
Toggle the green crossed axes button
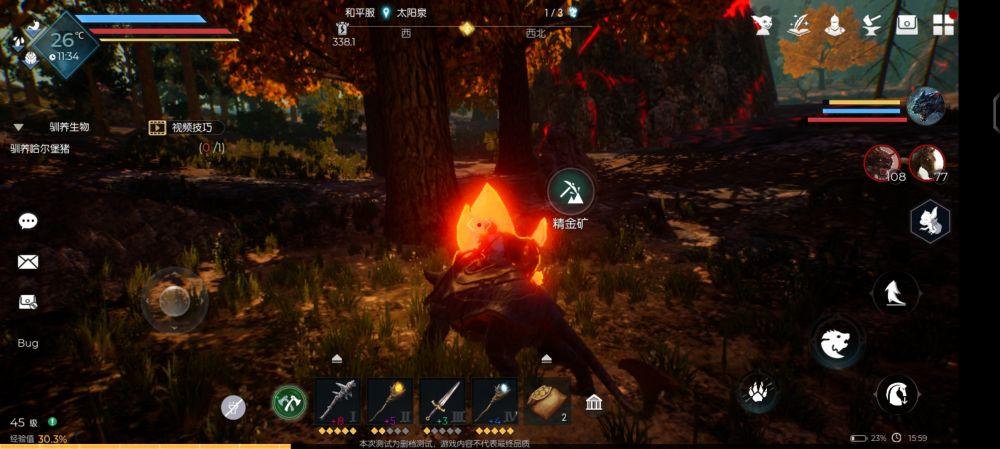289,403
